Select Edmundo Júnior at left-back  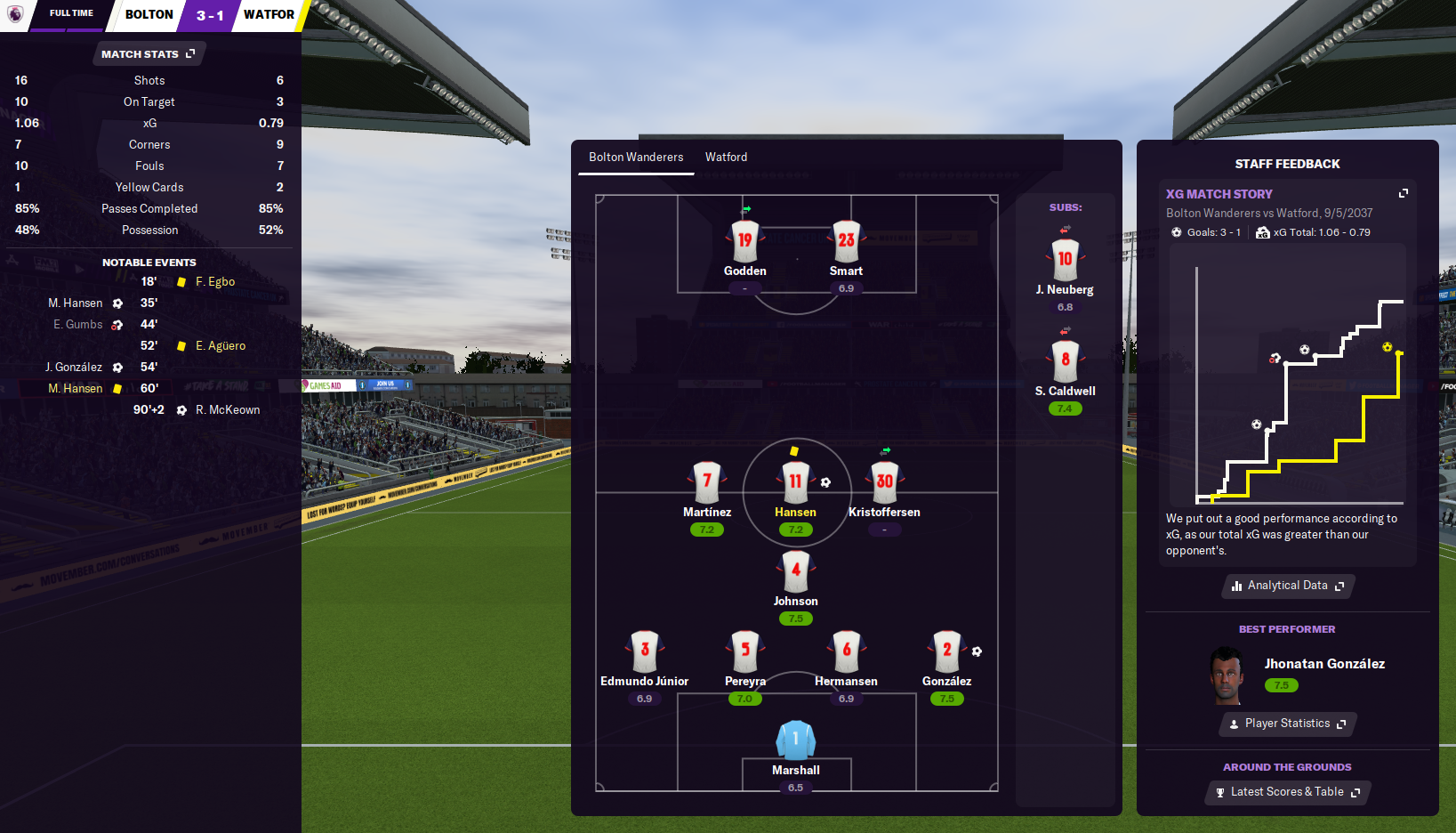click(644, 651)
